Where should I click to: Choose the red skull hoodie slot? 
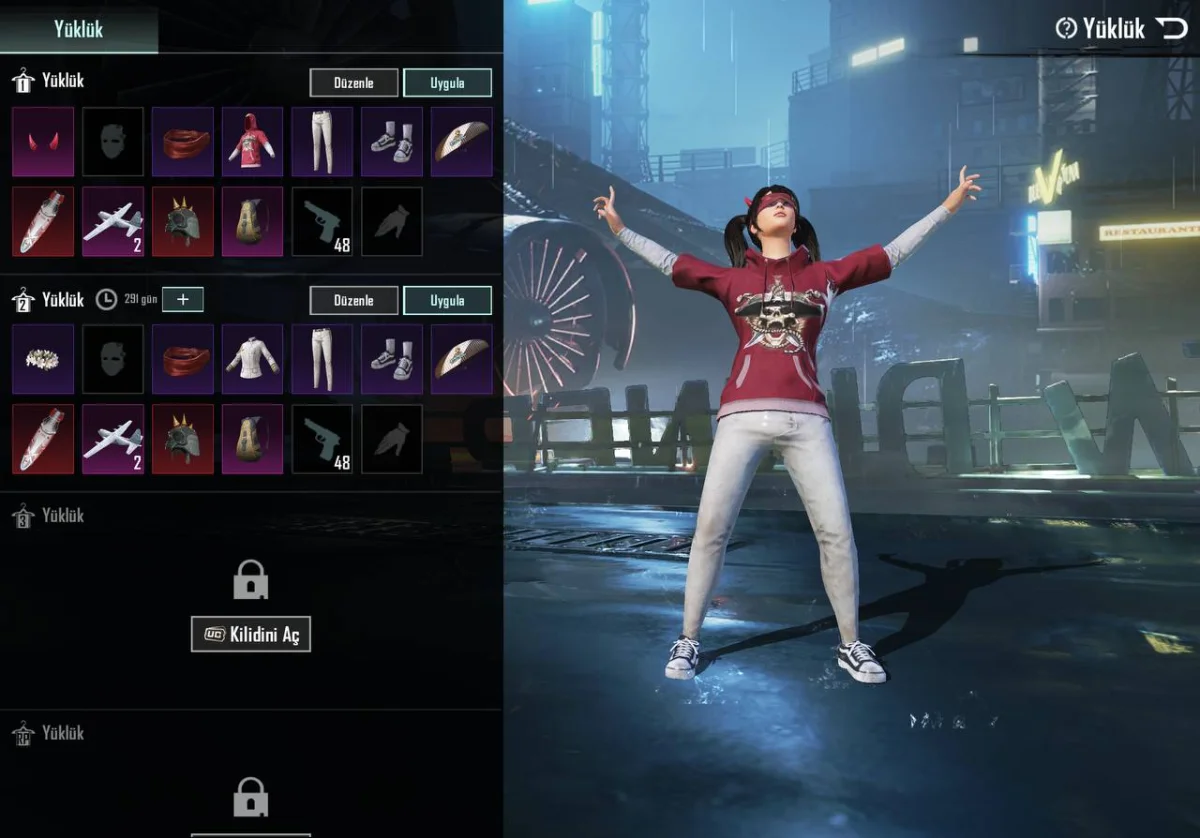tap(252, 141)
